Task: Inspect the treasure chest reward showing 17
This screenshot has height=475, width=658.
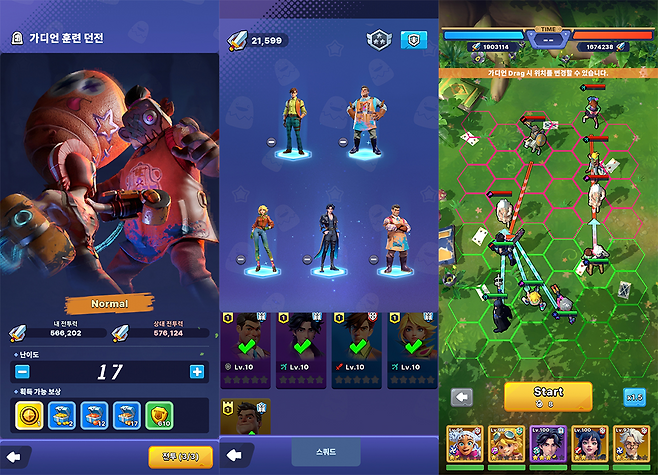Action: [126, 414]
